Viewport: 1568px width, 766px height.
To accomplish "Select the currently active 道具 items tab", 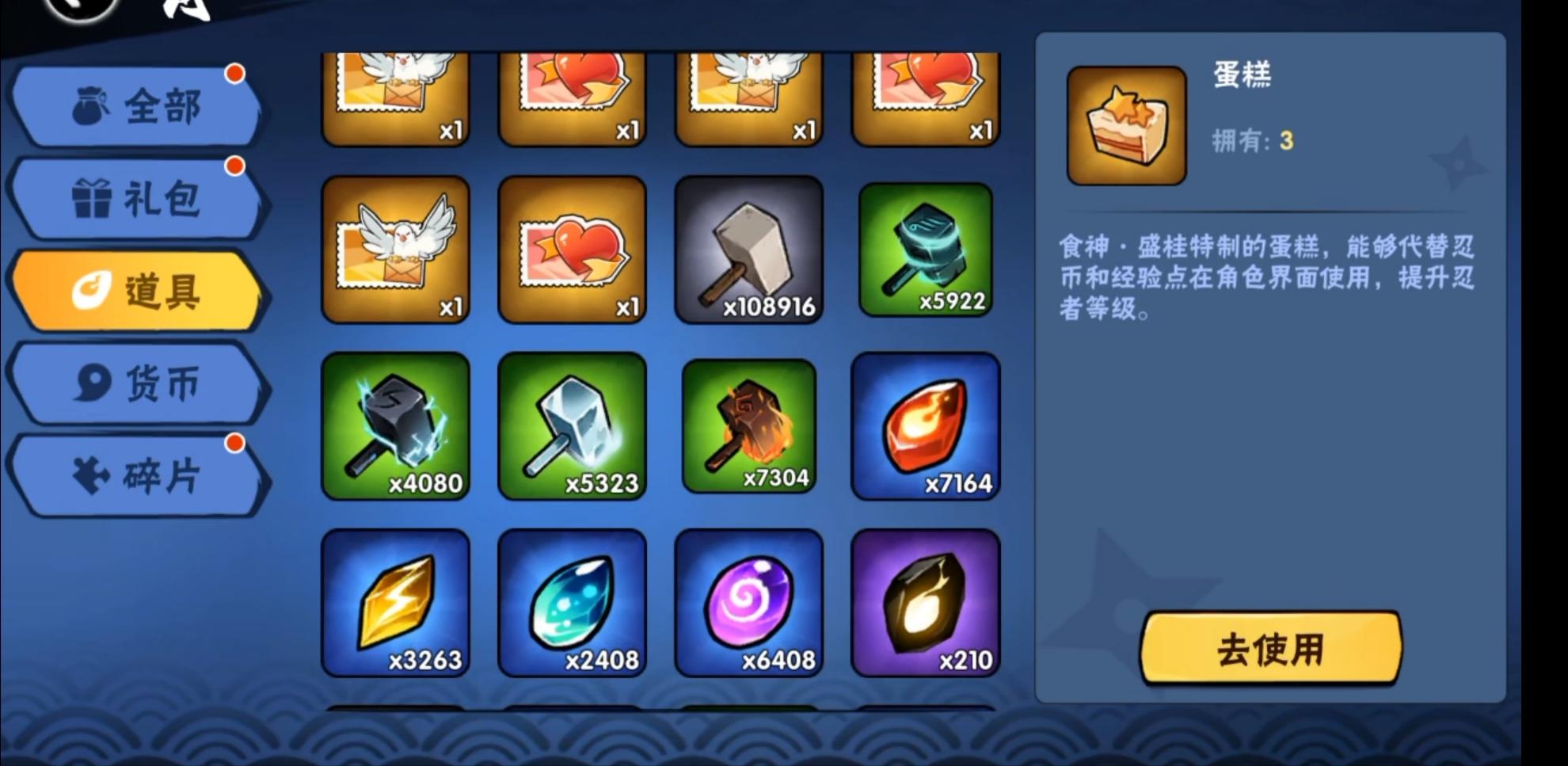I will click(x=139, y=290).
